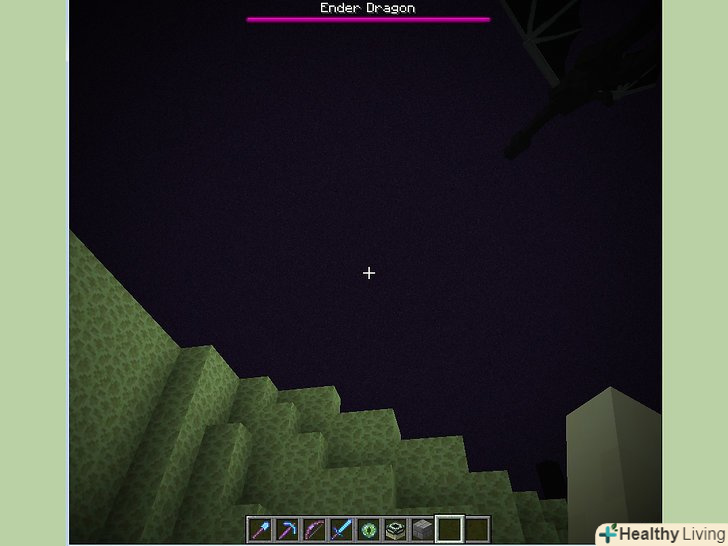Click the highlighted empty hotbar slot
The image size is (728, 546).
449,529
